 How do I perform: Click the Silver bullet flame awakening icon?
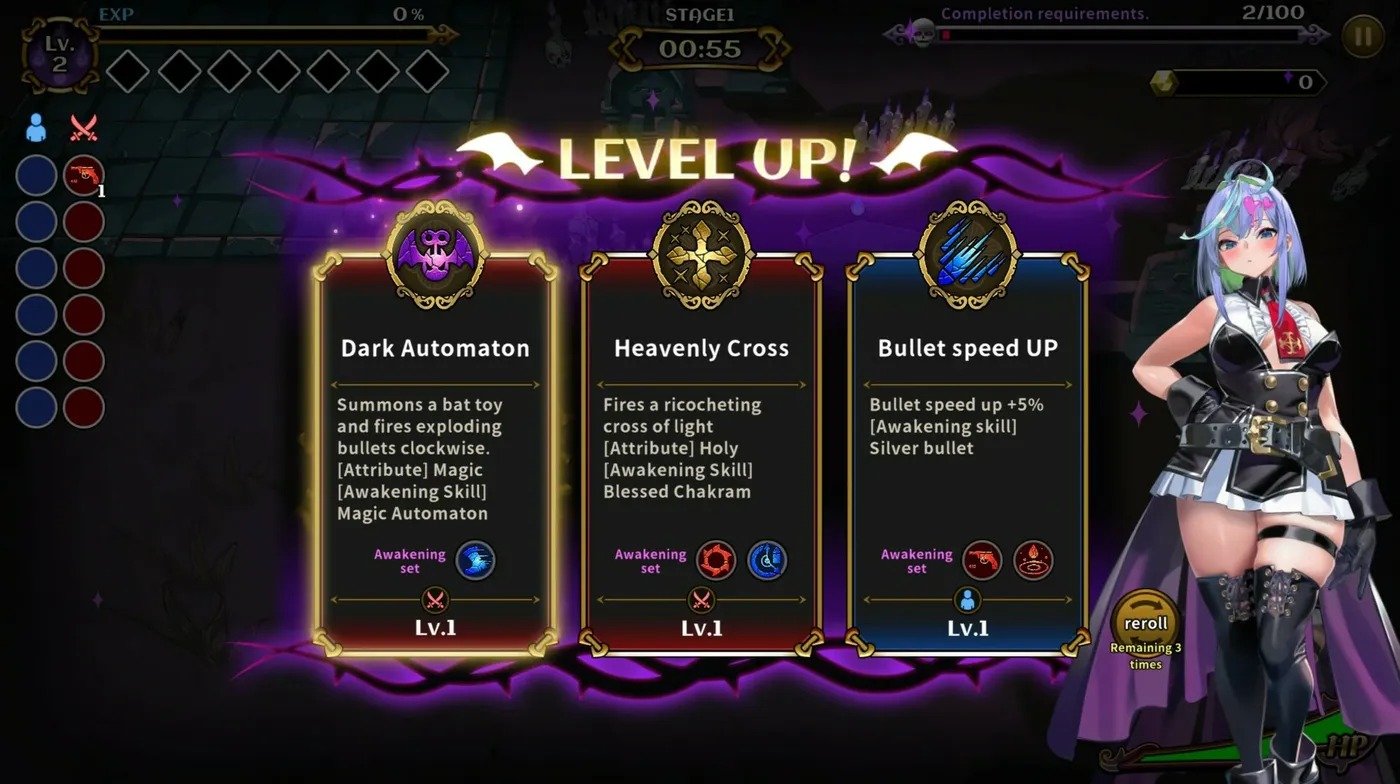click(1034, 561)
